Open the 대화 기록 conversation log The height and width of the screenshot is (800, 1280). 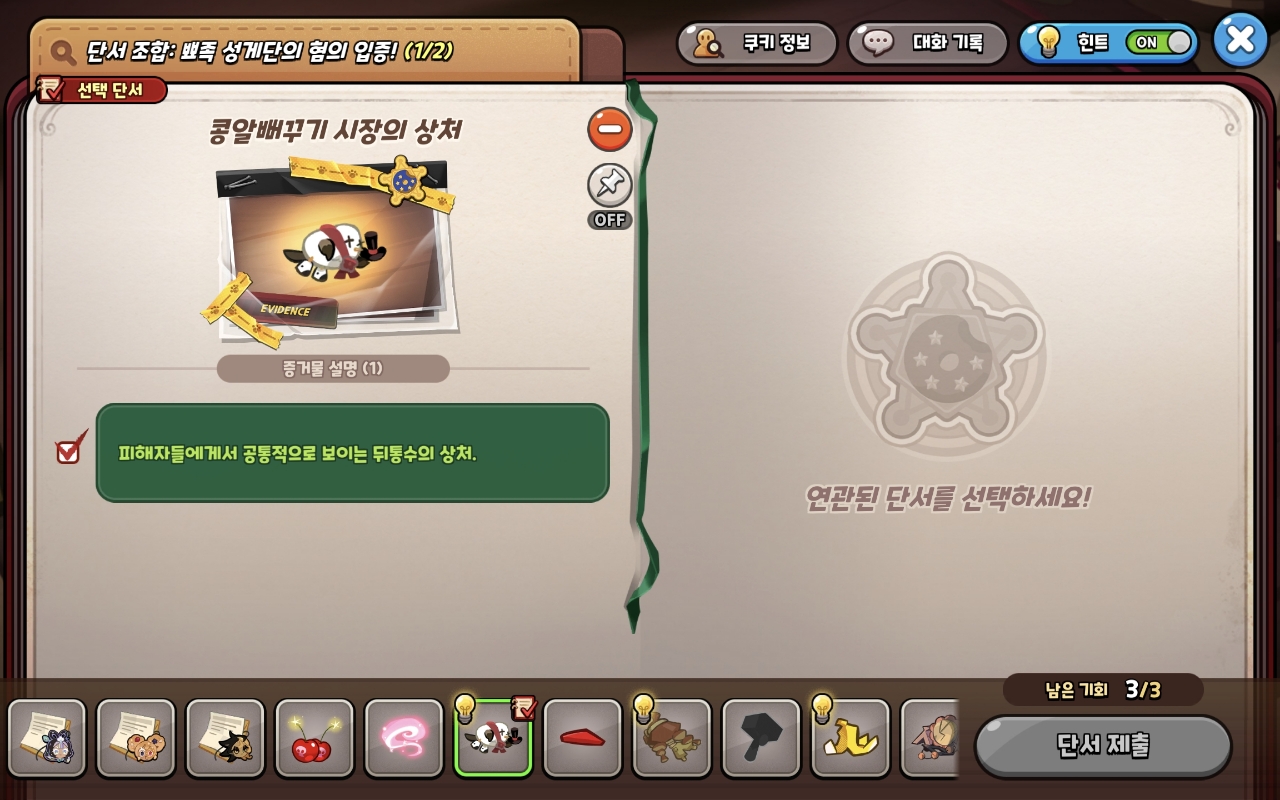926,43
